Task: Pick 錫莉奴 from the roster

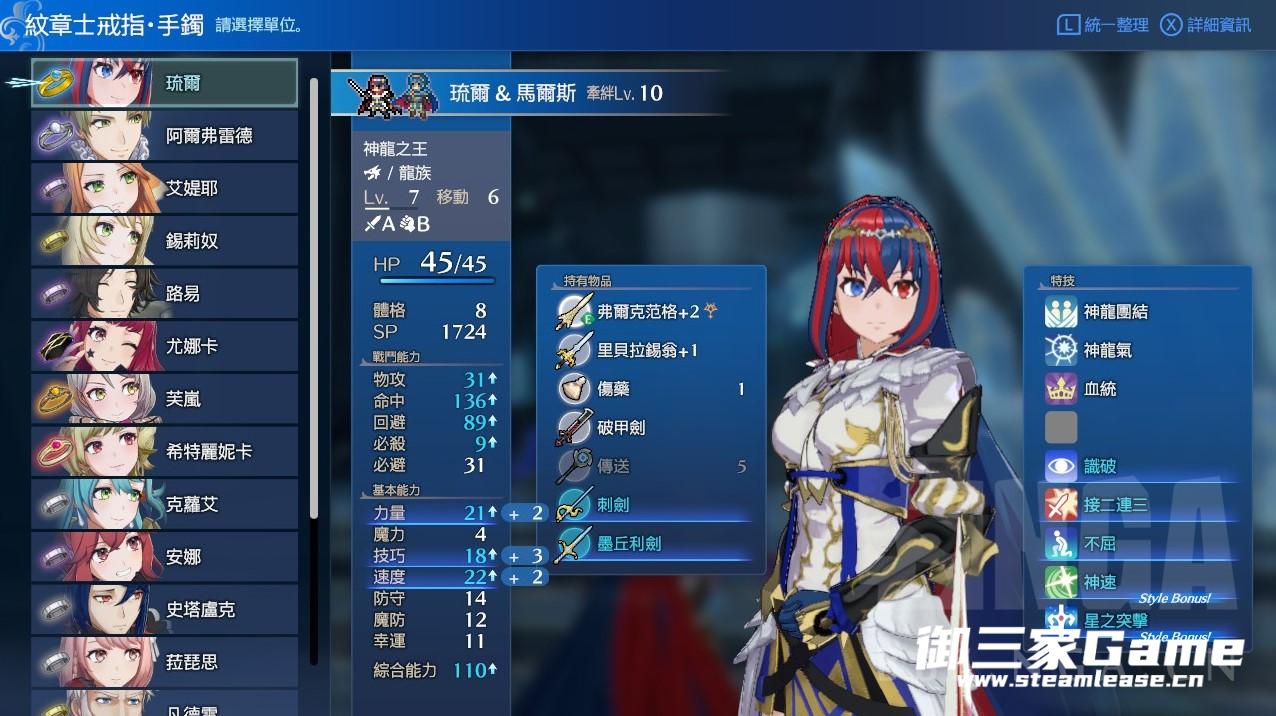Action: point(165,241)
